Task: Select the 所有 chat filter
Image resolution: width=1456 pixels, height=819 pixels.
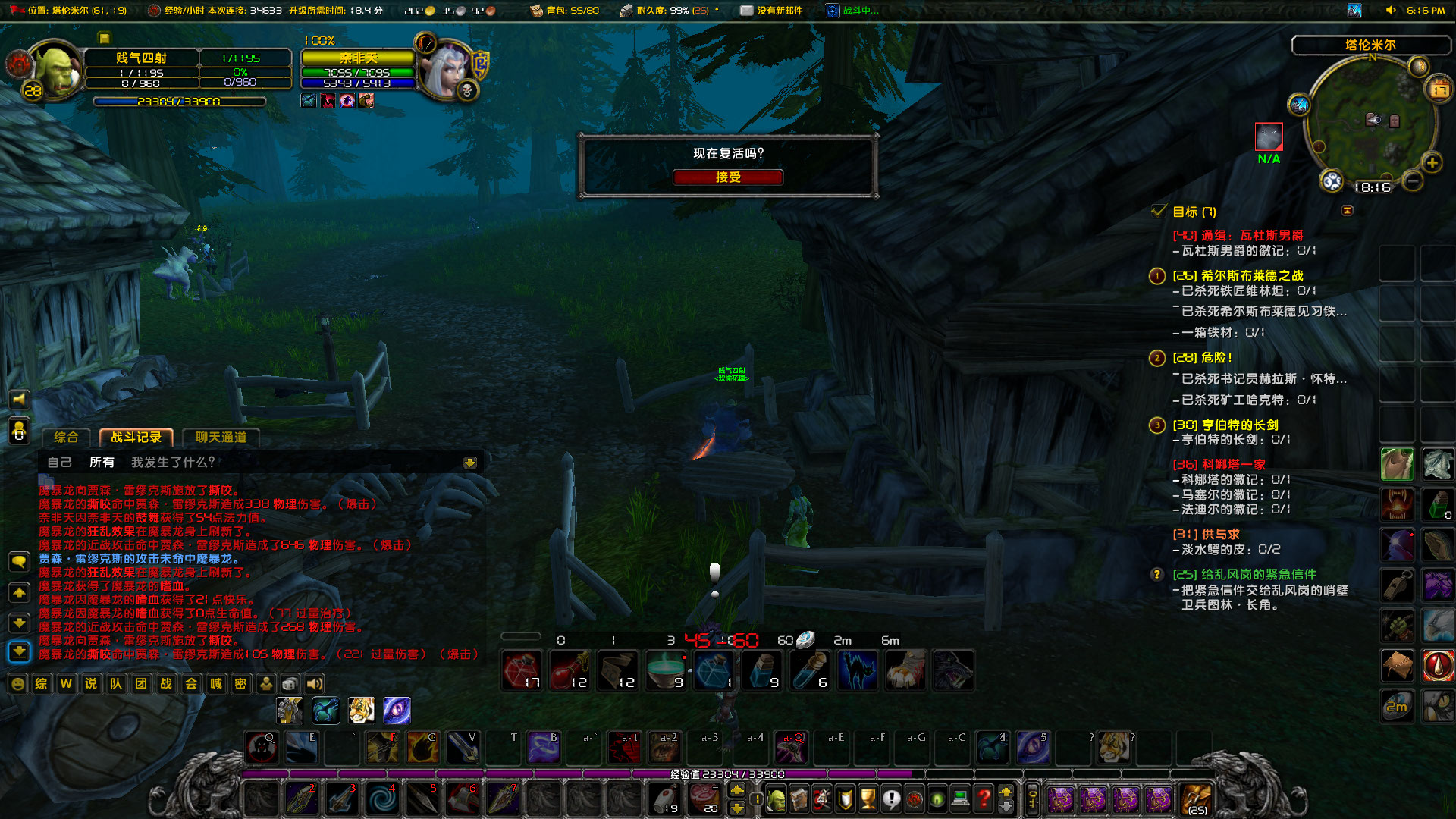Action: (103, 463)
